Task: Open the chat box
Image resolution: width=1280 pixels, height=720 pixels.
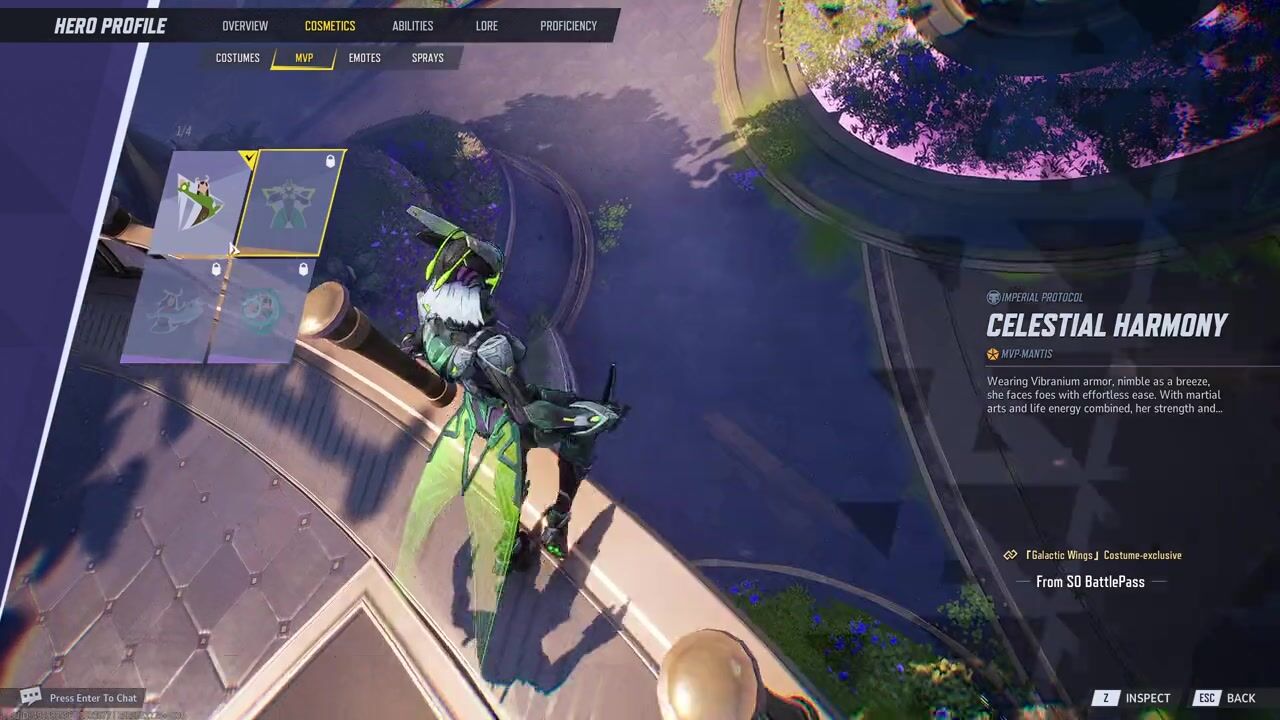Action: pyautogui.click(x=80, y=698)
